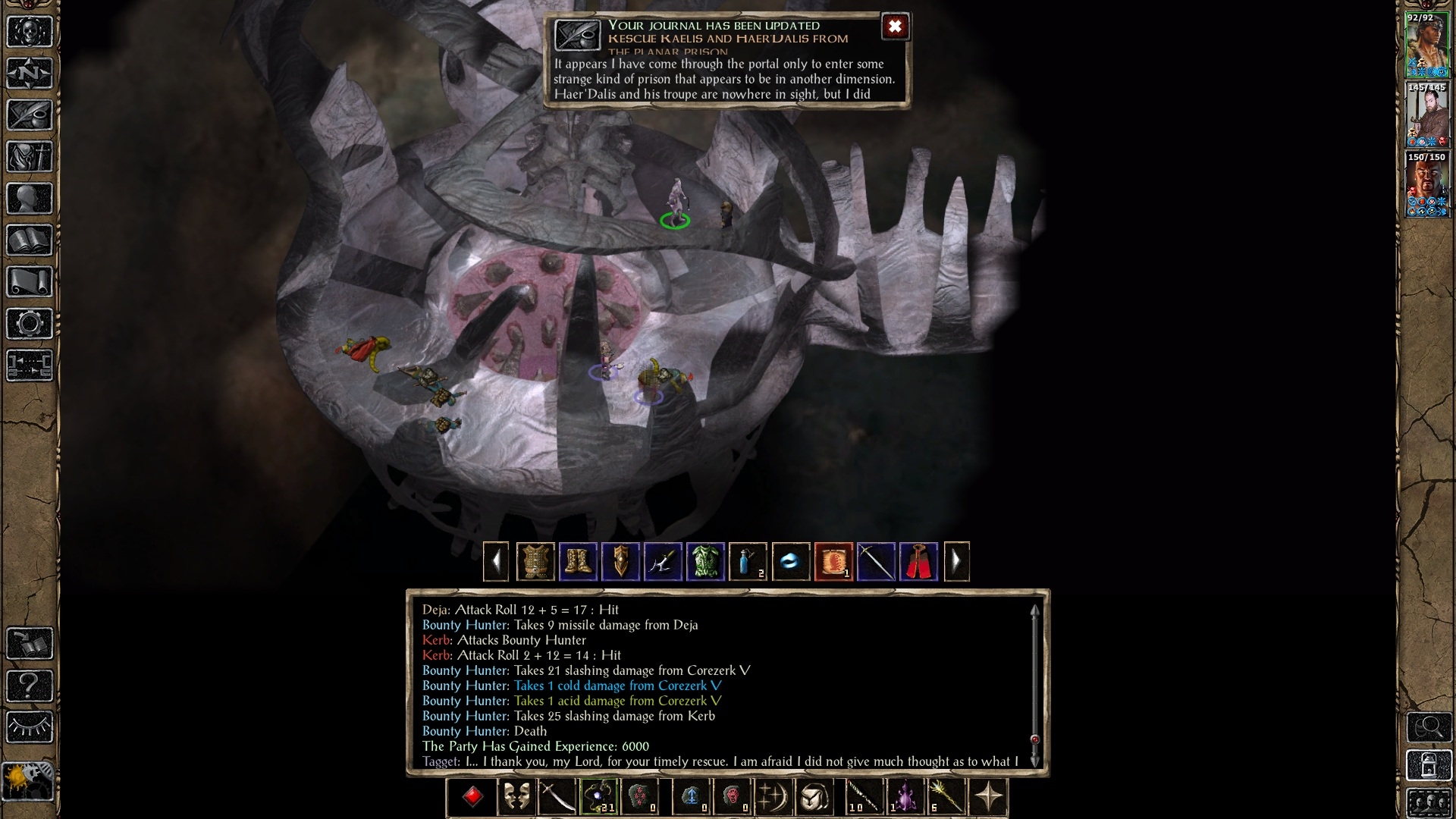Show next loot items with right arrow

pyautogui.click(x=956, y=562)
